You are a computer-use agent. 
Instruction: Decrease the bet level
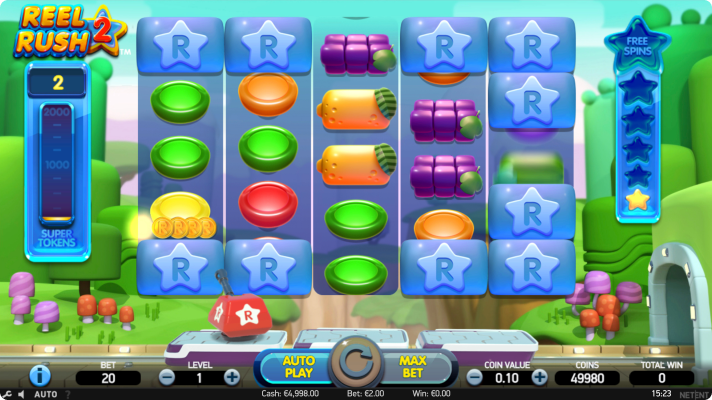(167, 377)
